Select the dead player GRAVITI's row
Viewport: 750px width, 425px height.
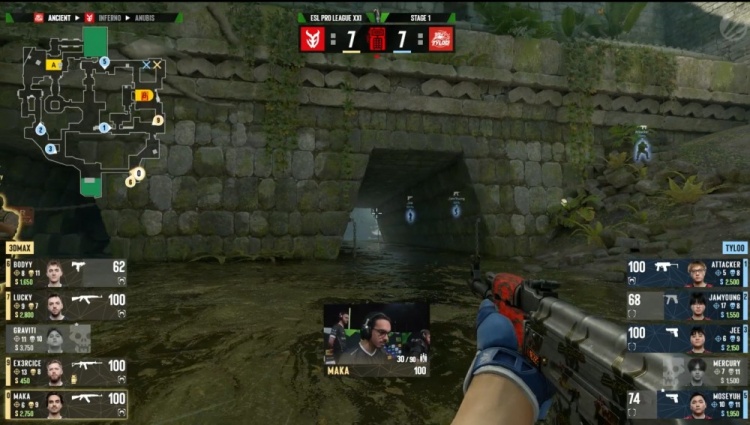48,339
